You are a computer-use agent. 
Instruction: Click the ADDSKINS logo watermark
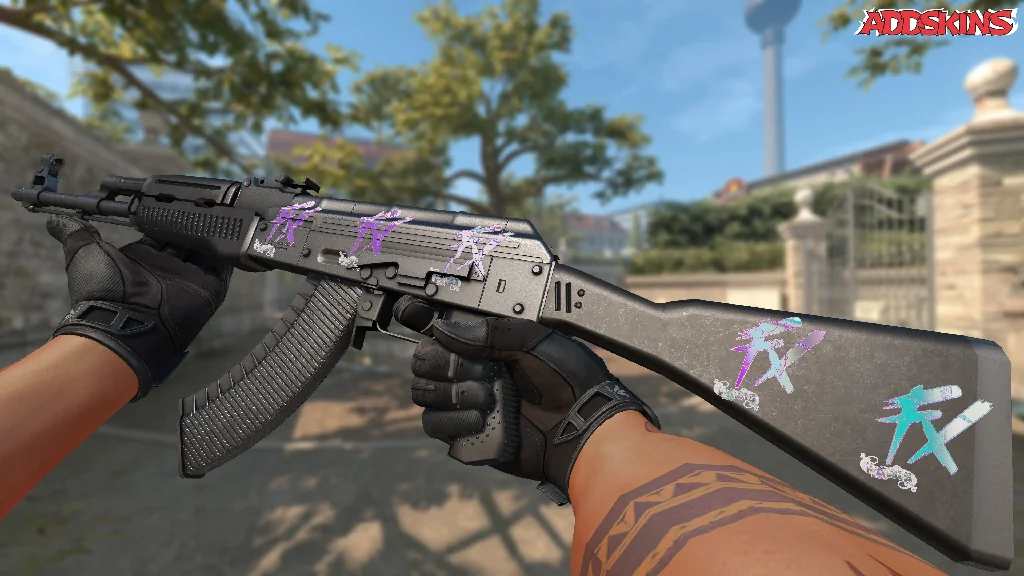937,22
